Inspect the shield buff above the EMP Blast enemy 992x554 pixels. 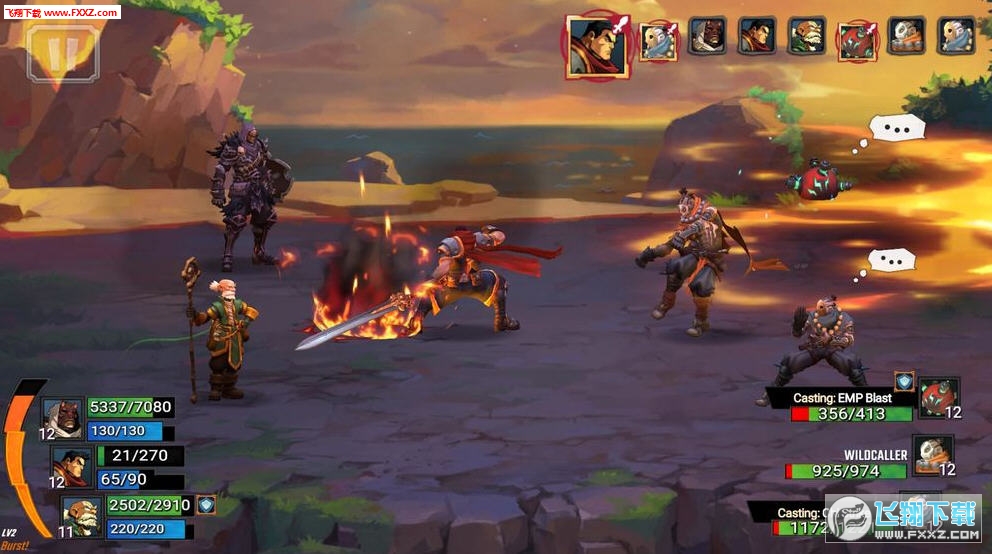[x=904, y=381]
